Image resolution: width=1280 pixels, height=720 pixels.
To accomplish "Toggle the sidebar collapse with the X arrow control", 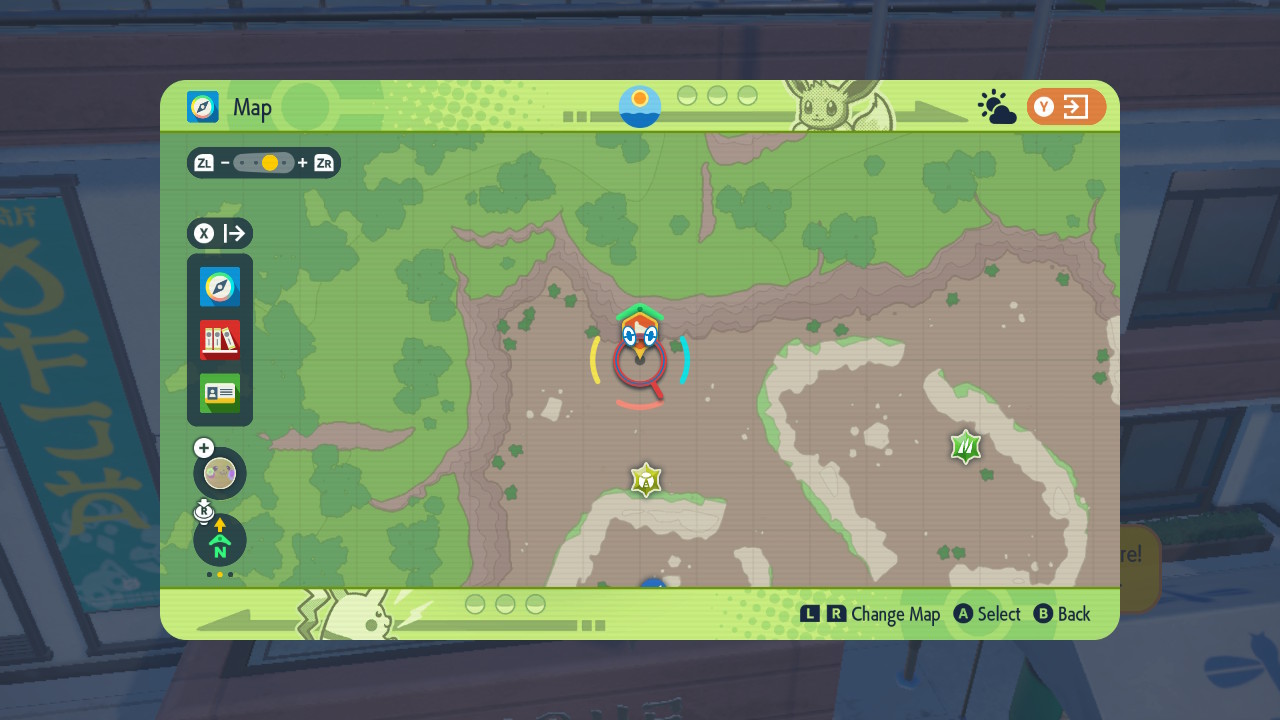I will tap(220, 233).
